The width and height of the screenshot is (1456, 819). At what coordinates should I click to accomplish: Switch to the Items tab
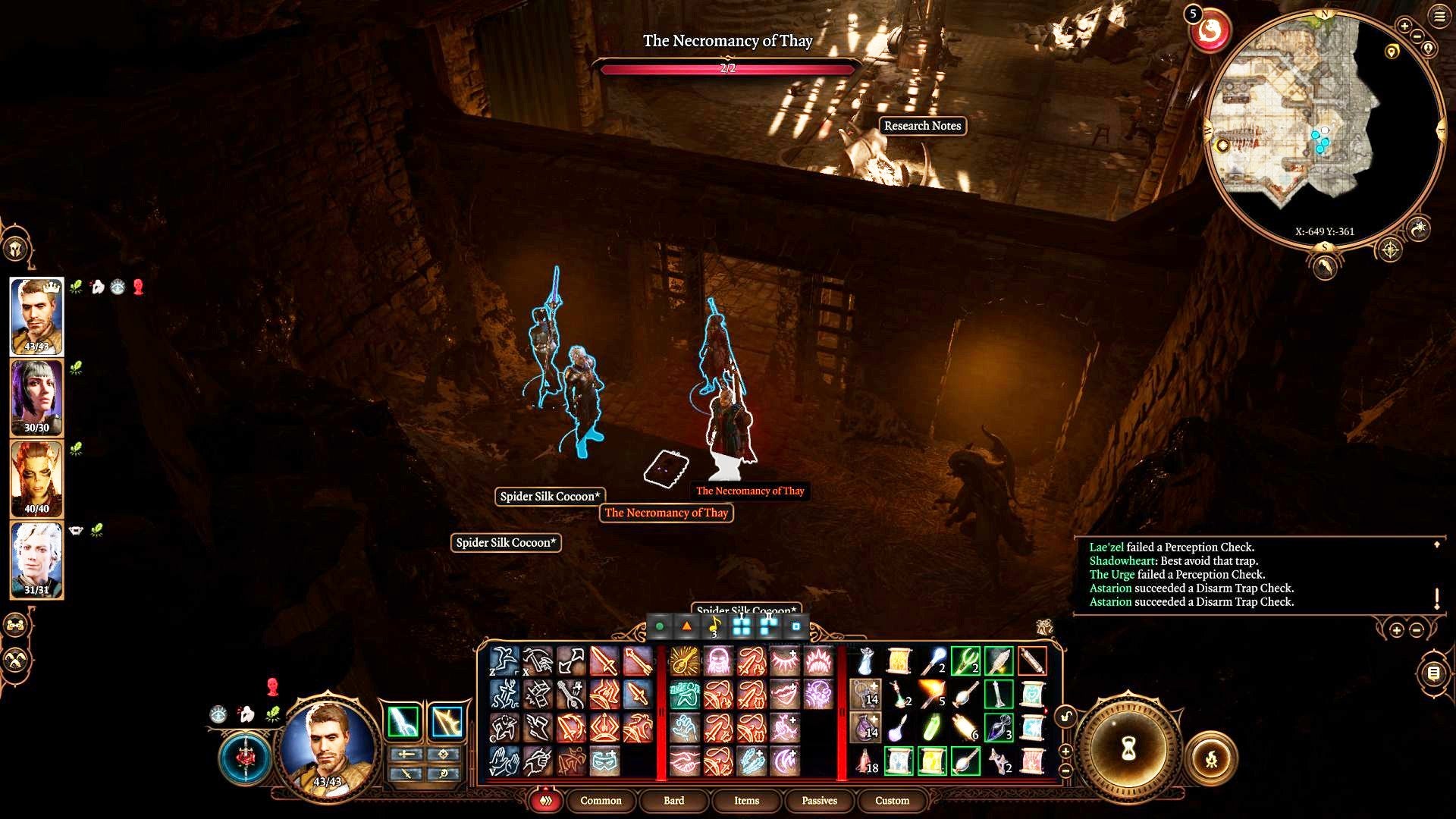(x=747, y=801)
